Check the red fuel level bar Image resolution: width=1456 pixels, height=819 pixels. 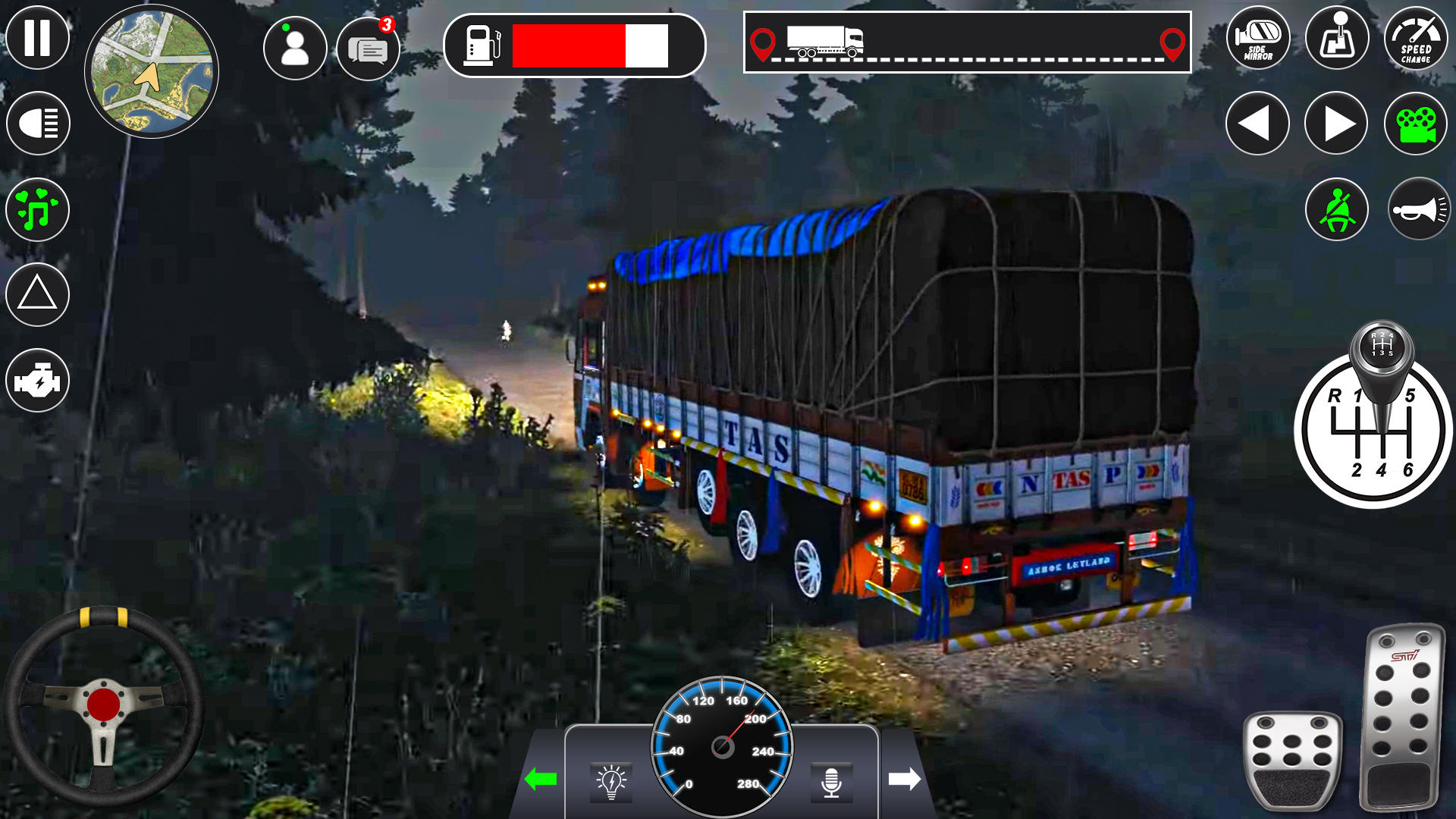[569, 47]
